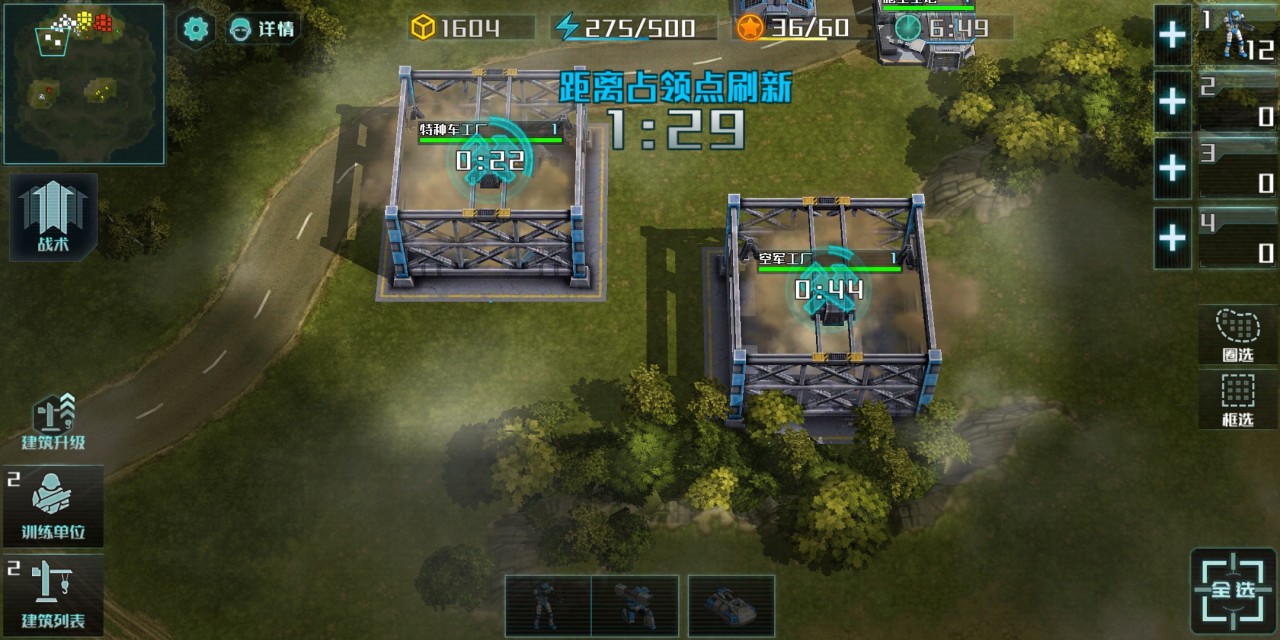The image size is (1280, 640).
Task: Activate 框选 box selection mode
Action: point(1238,400)
